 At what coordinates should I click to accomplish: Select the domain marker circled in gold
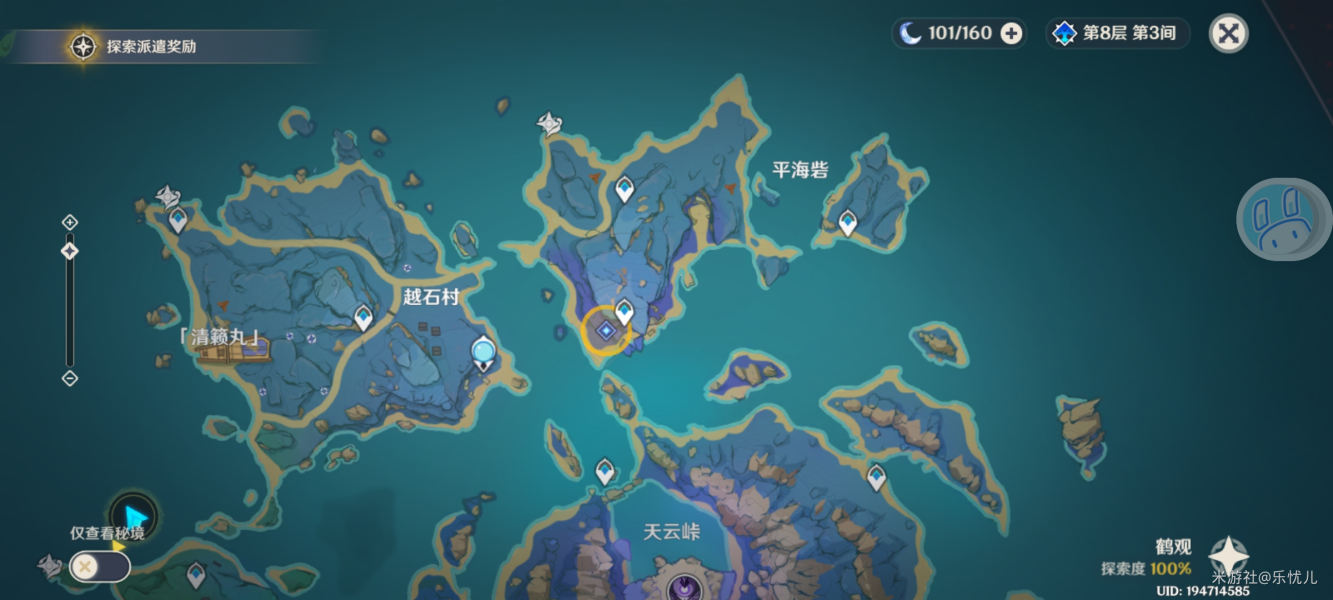[606, 331]
